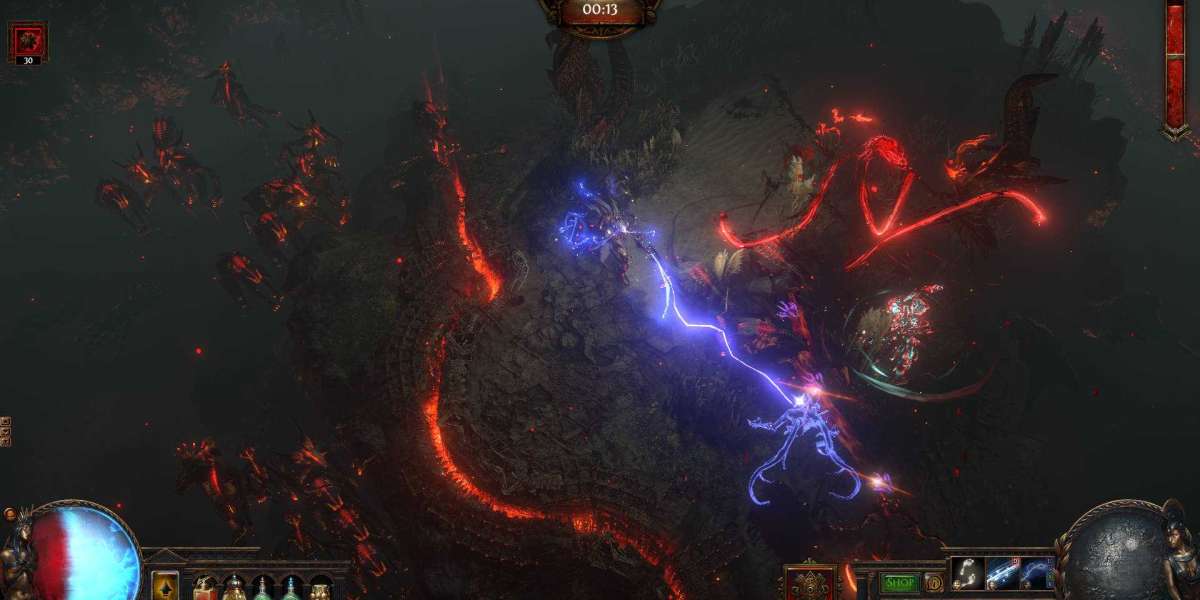Cast the purple lightning arc skill

1034,574
